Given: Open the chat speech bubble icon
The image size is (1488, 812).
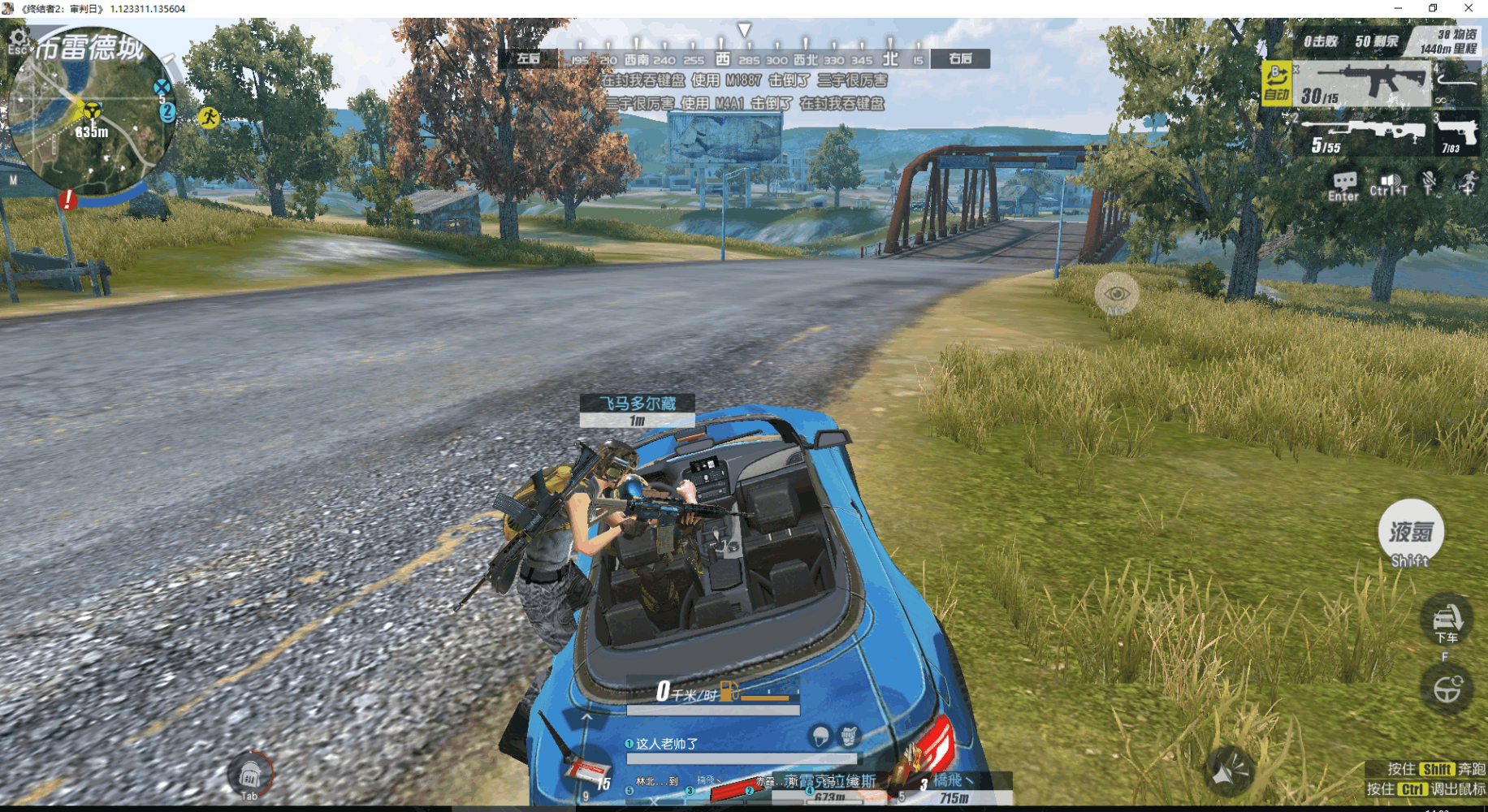Looking at the screenshot, I should pyautogui.click(x=1343, y=184).
